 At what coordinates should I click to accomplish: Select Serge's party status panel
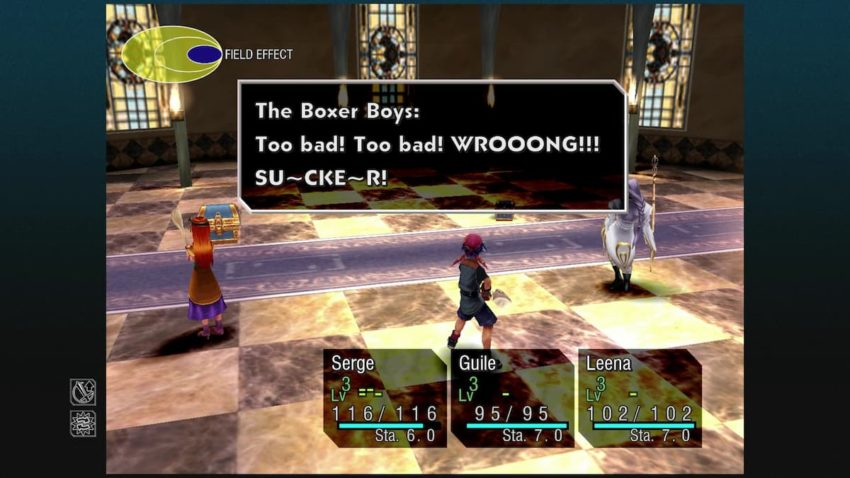click(x=384, y=397)
